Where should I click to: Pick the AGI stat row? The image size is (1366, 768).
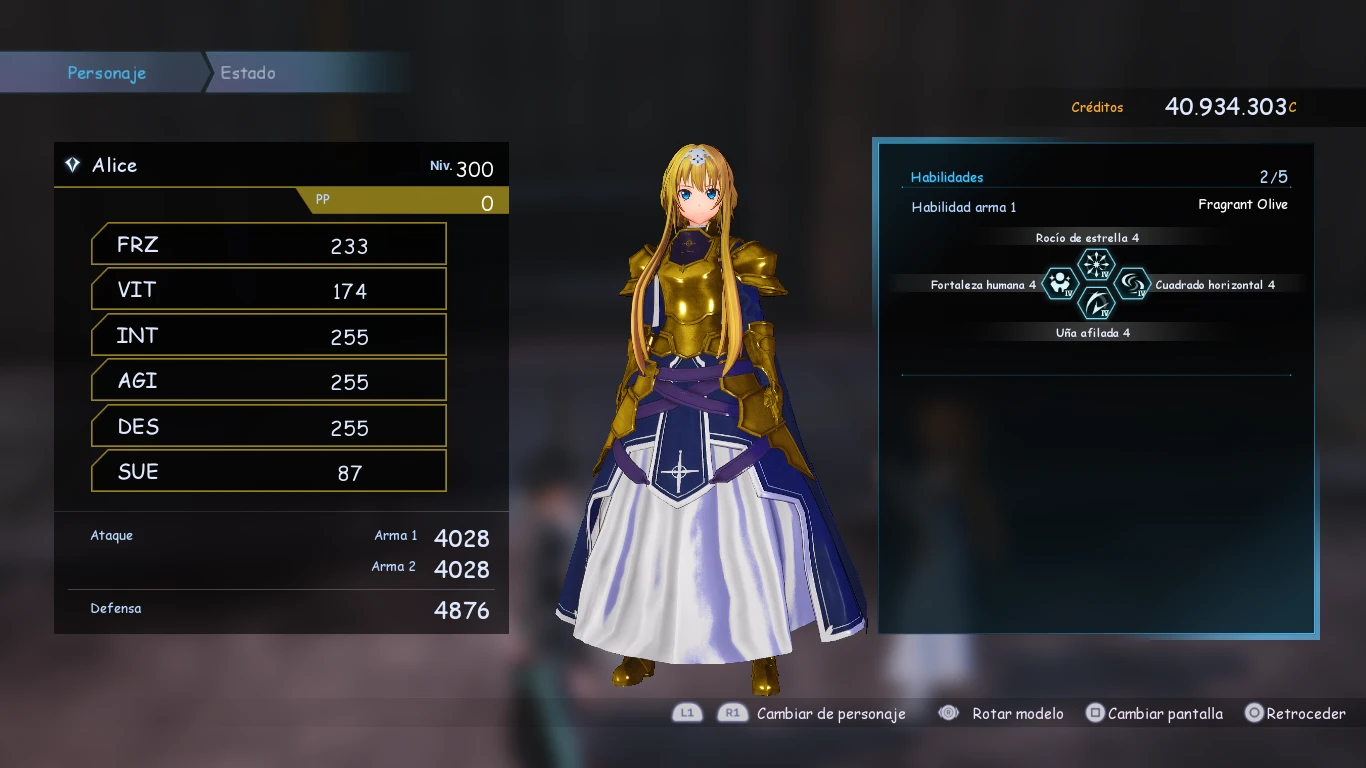pyautogui.click(x=268, y=381)
